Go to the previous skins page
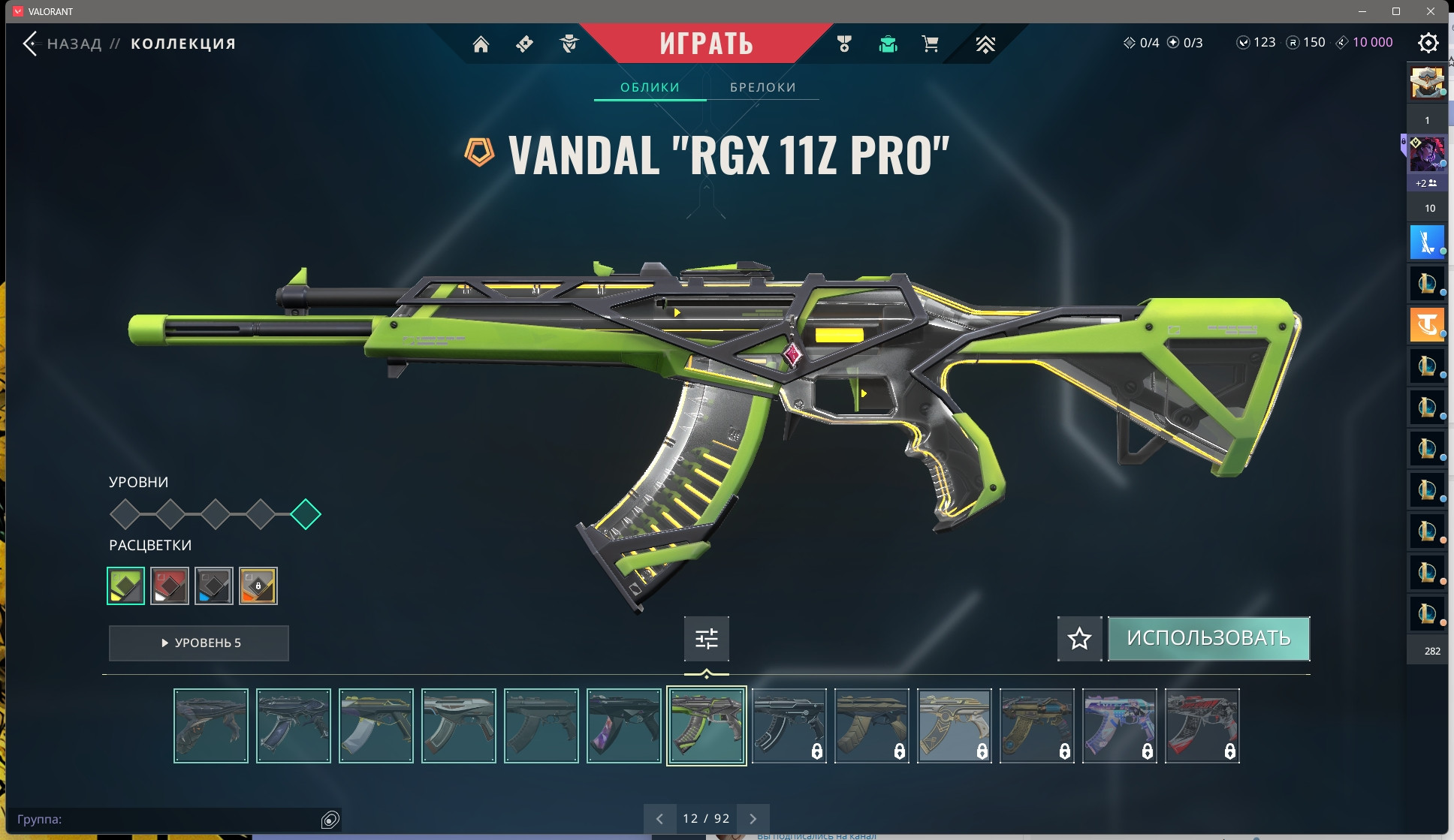1454x840 pixels. tap(659, 819)
